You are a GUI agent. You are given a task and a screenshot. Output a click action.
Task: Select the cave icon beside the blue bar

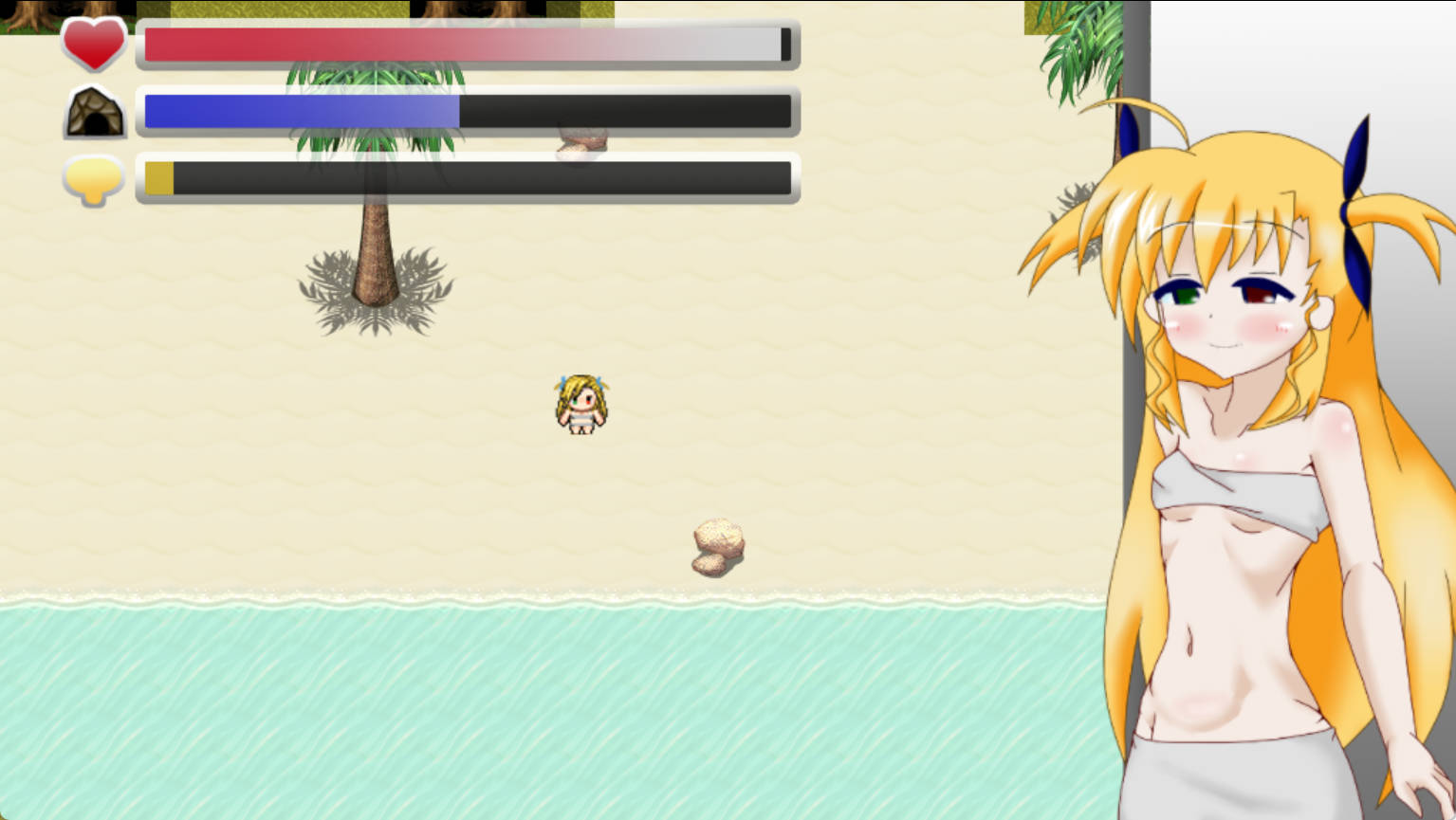point(94,113)
